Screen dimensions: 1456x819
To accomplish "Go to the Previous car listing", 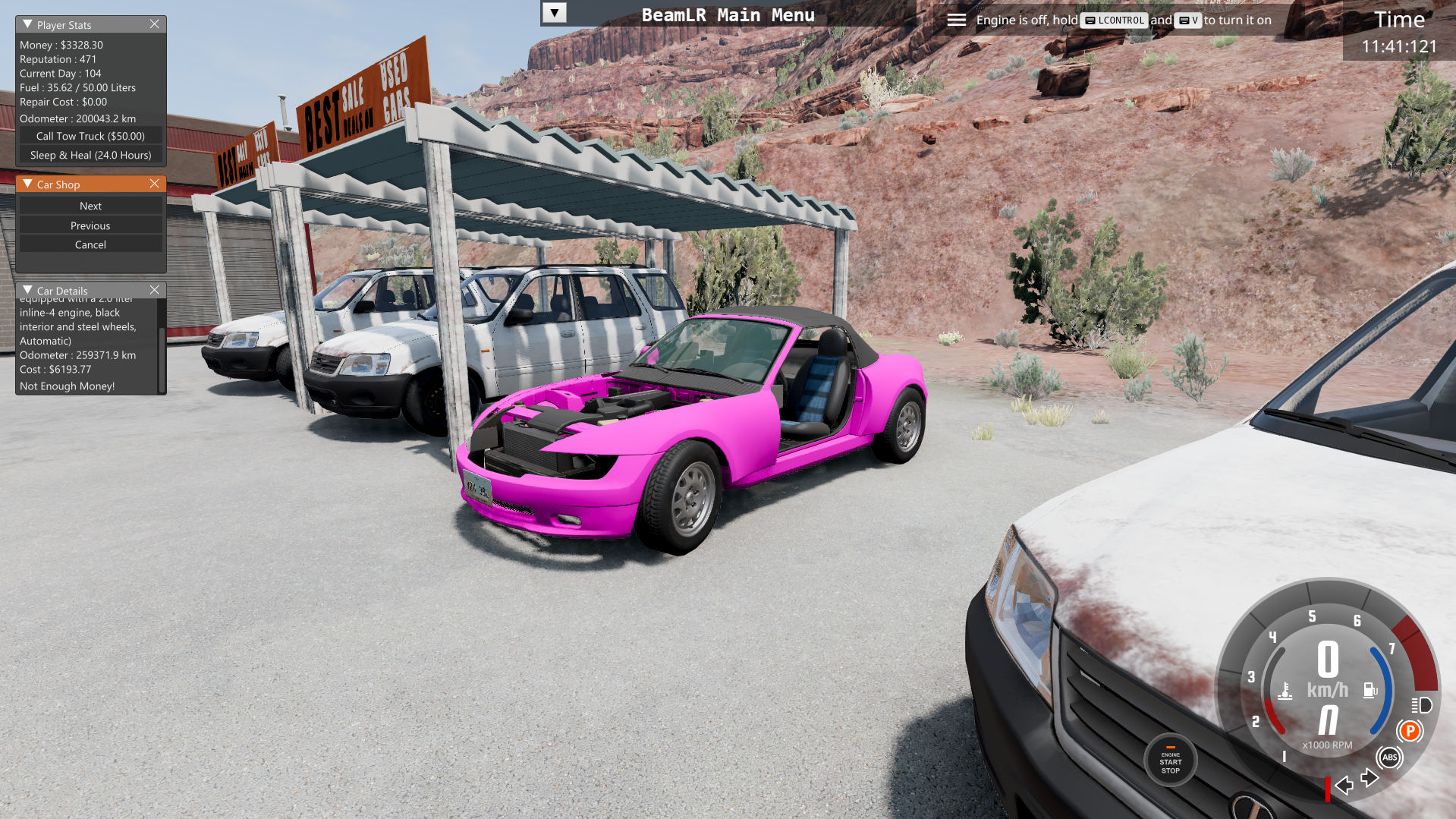I will (90, 225).
